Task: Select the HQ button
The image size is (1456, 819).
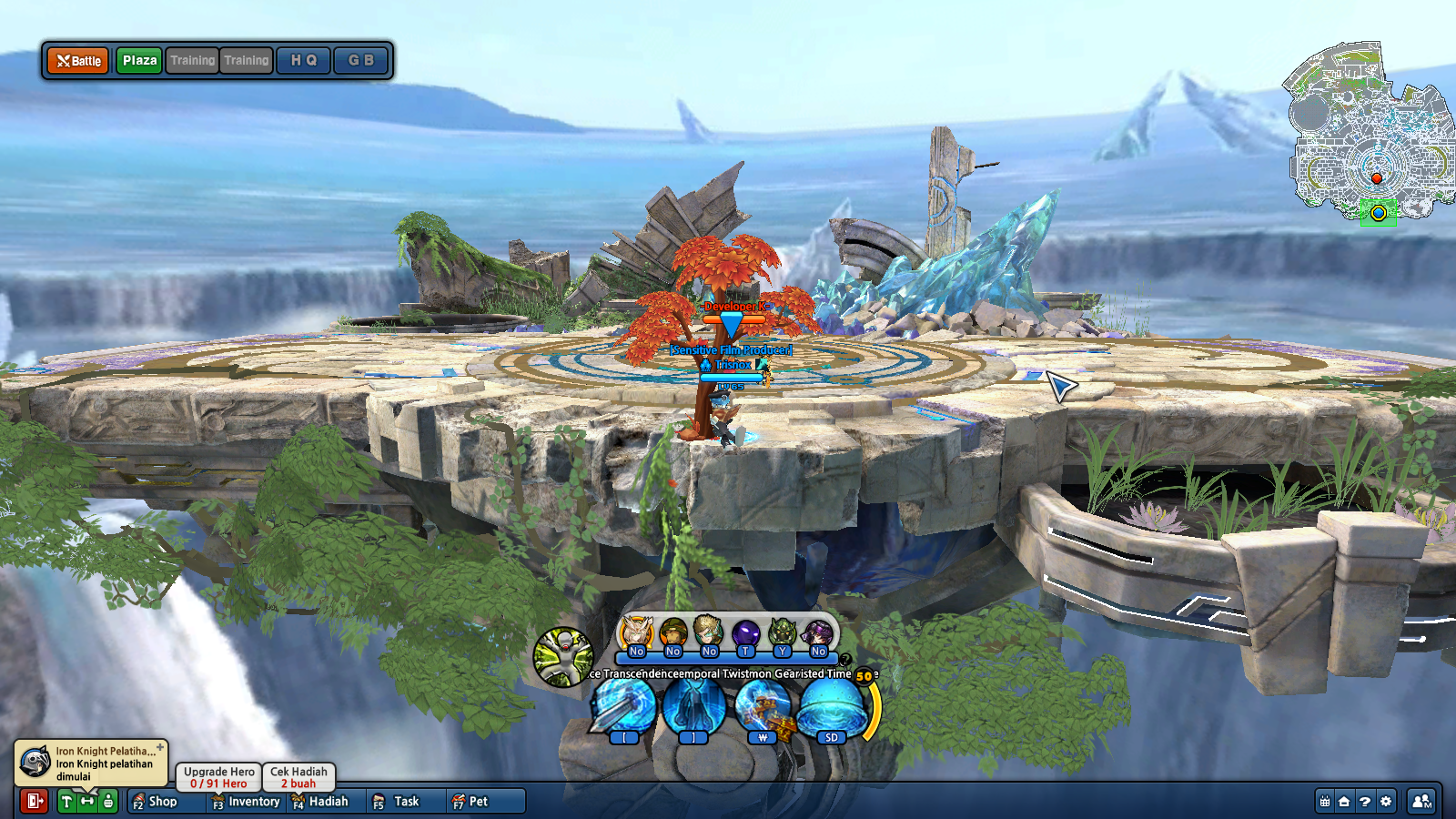Action: (x=303, y=61)
